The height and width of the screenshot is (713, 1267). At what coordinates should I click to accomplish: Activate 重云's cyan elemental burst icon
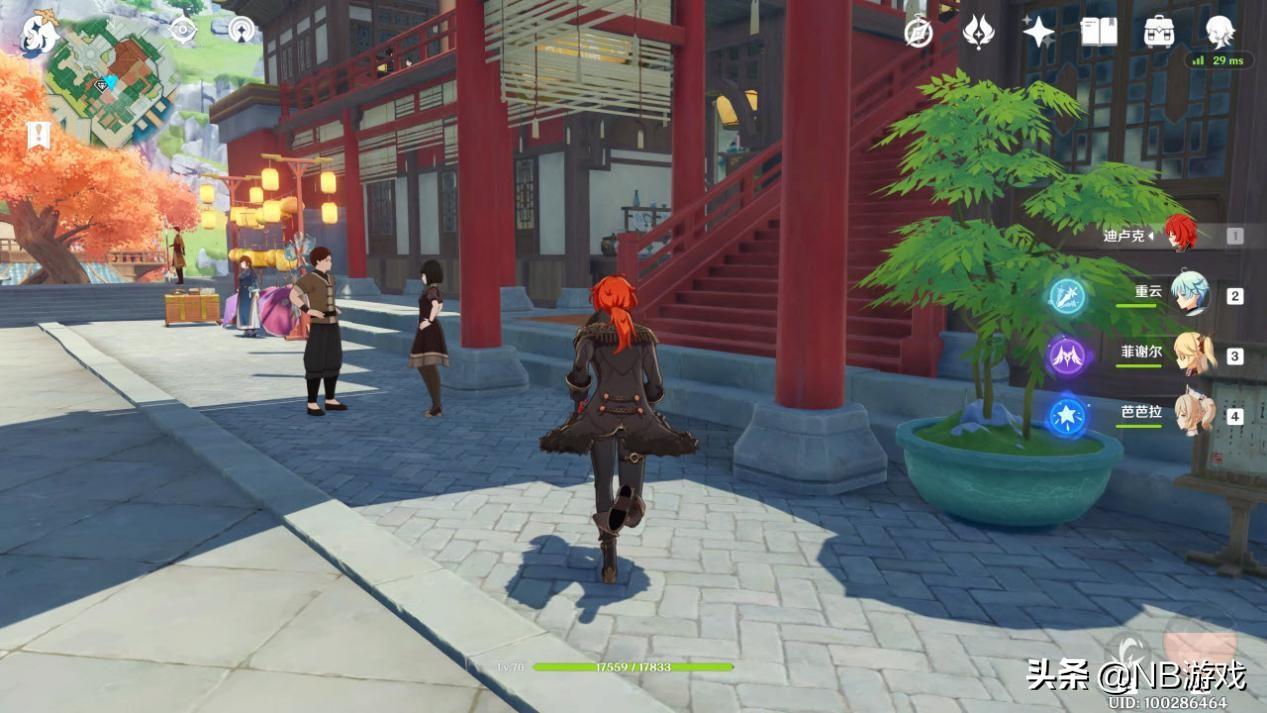(x=1067, y=296)
